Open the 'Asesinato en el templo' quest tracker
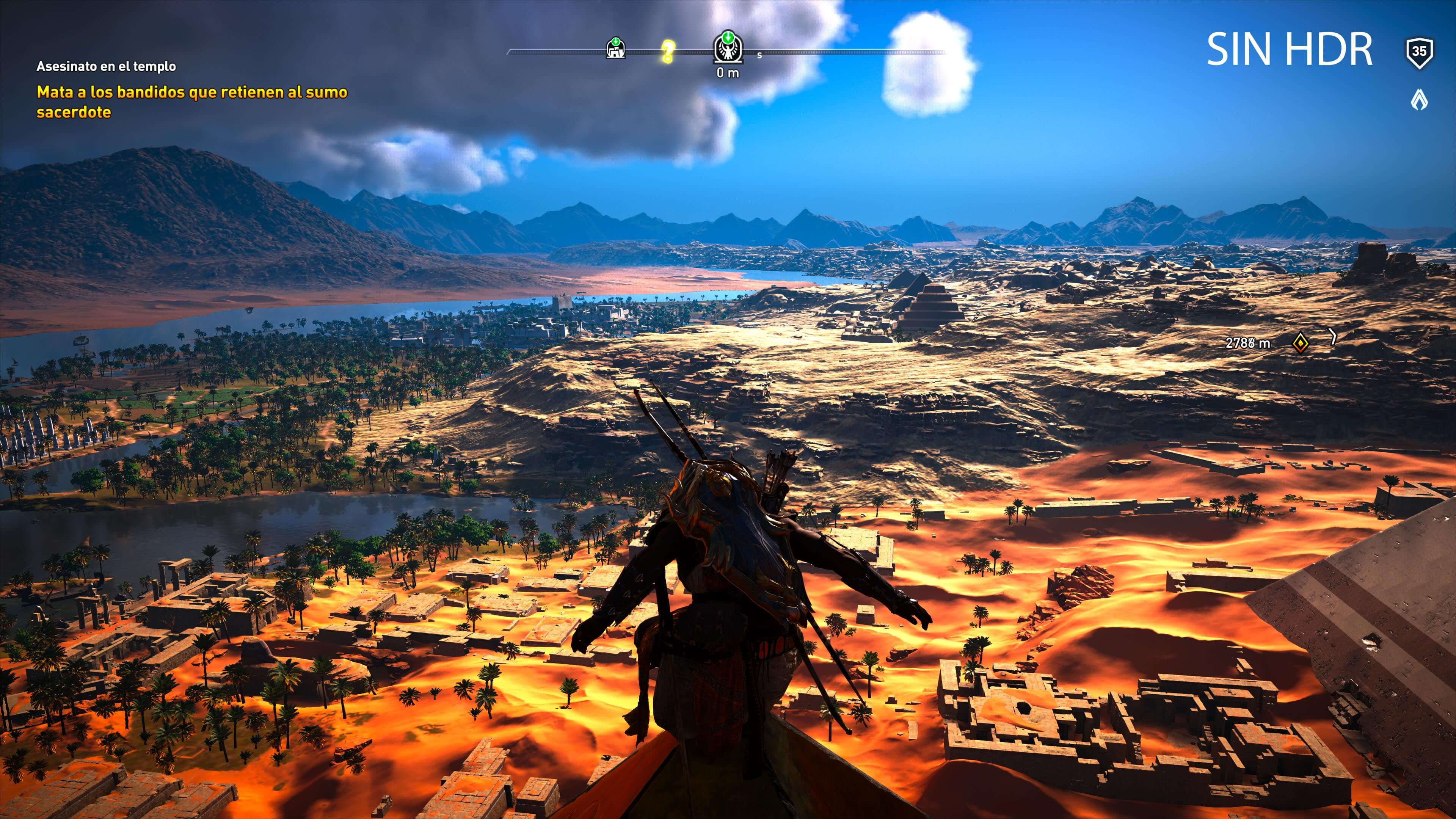 point(106,66)
